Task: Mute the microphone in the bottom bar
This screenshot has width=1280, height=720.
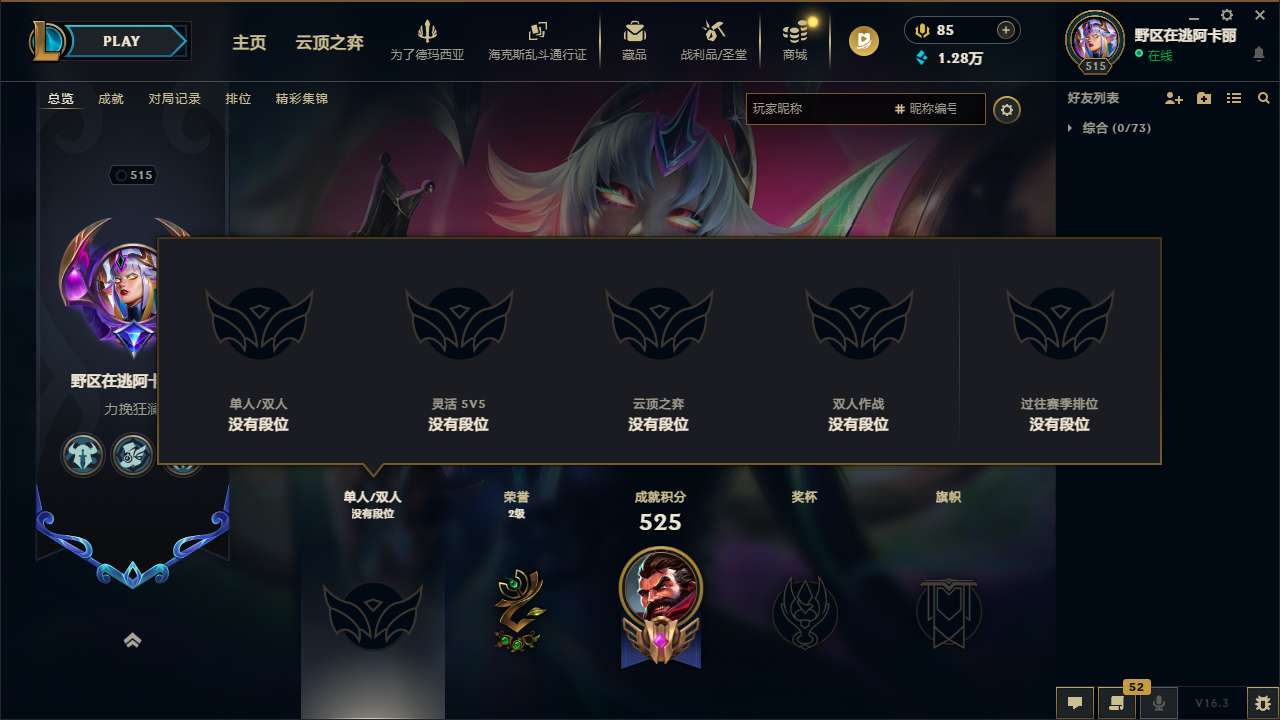Action: pos(1159,702)
